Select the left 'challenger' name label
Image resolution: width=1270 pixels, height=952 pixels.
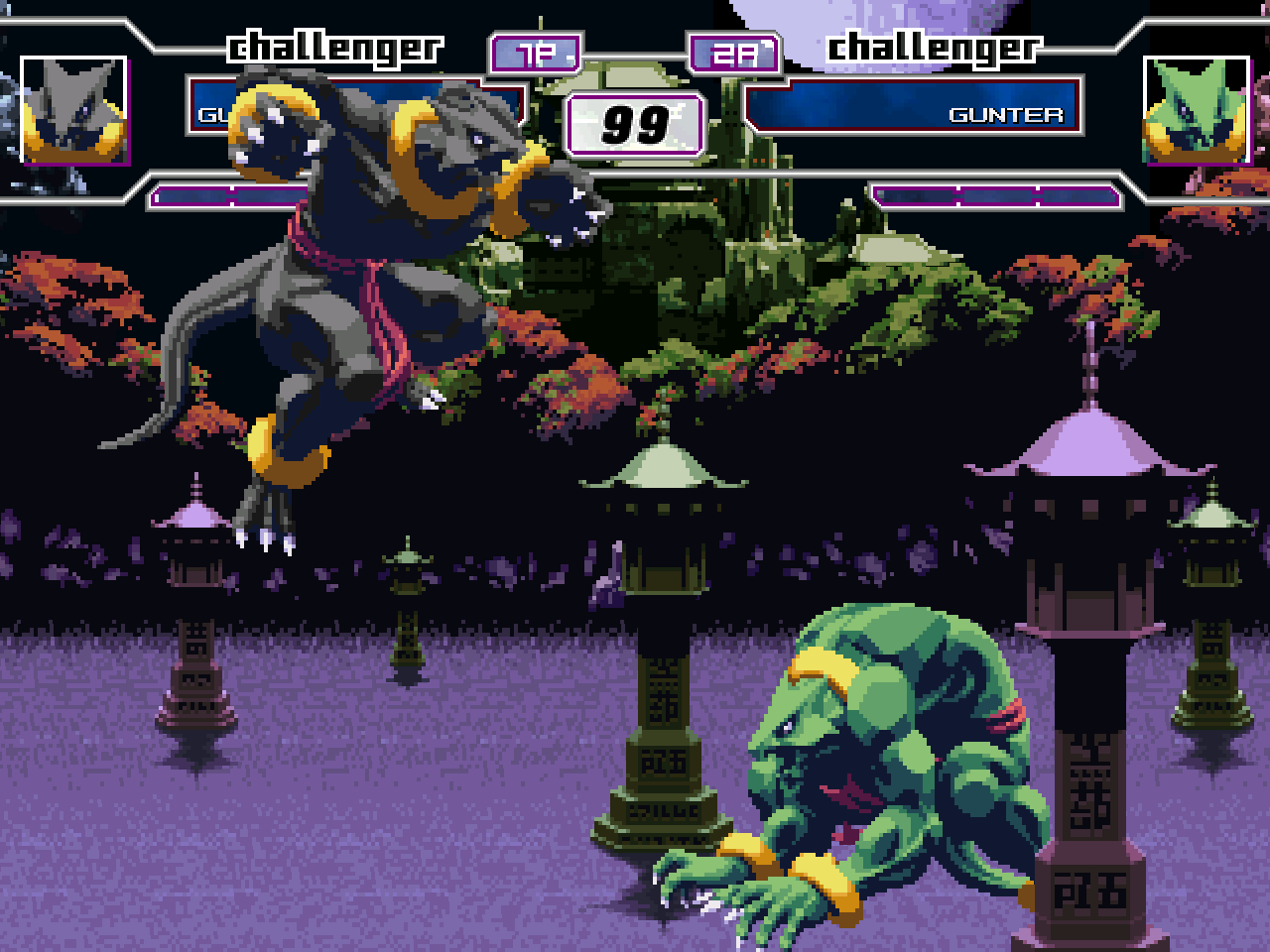click(334, 46)
